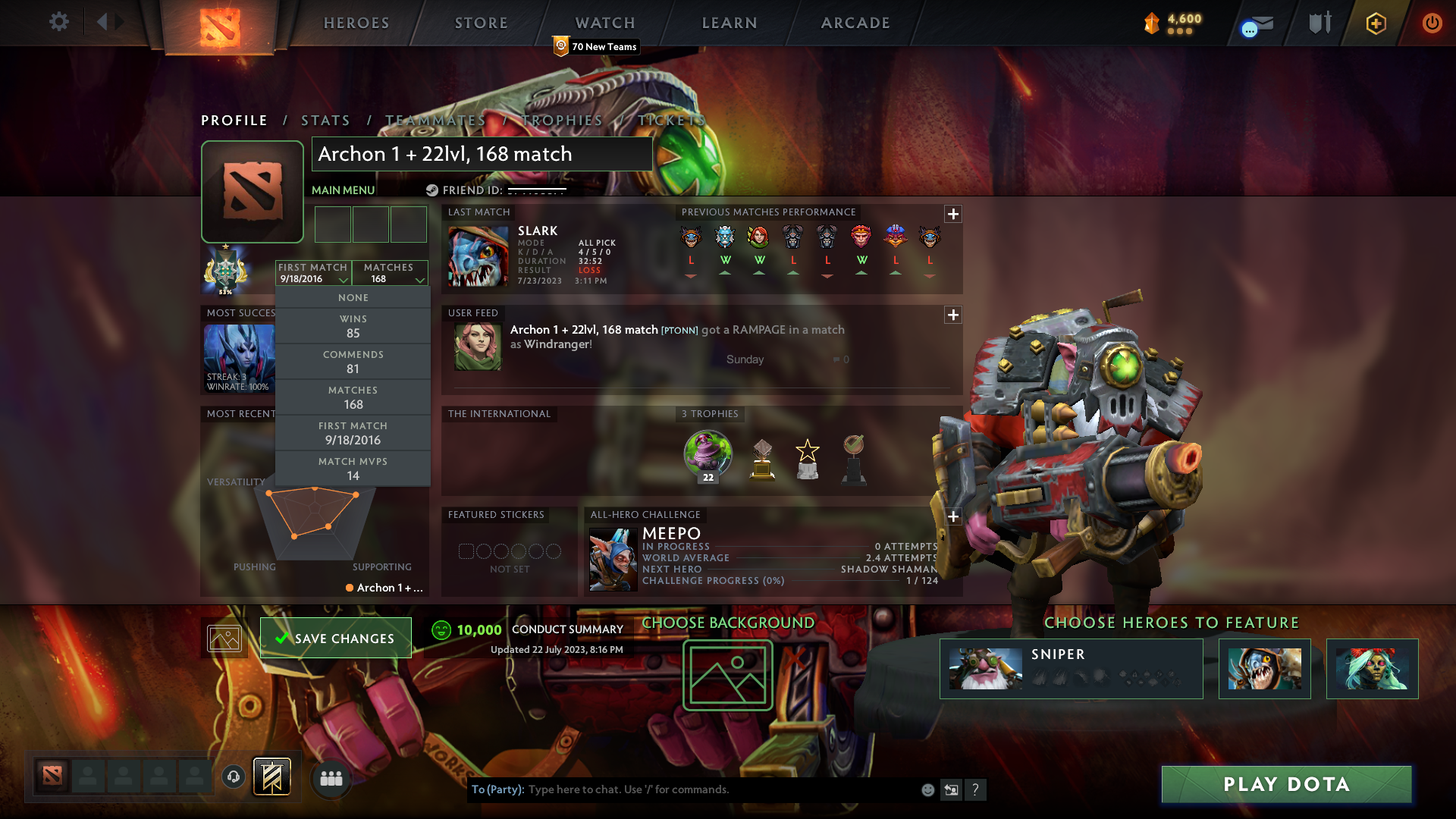Viewport: 1456px width, 819px height.
Task: Select the Sniper featured hero thumbnail
Action: [986, 669]
